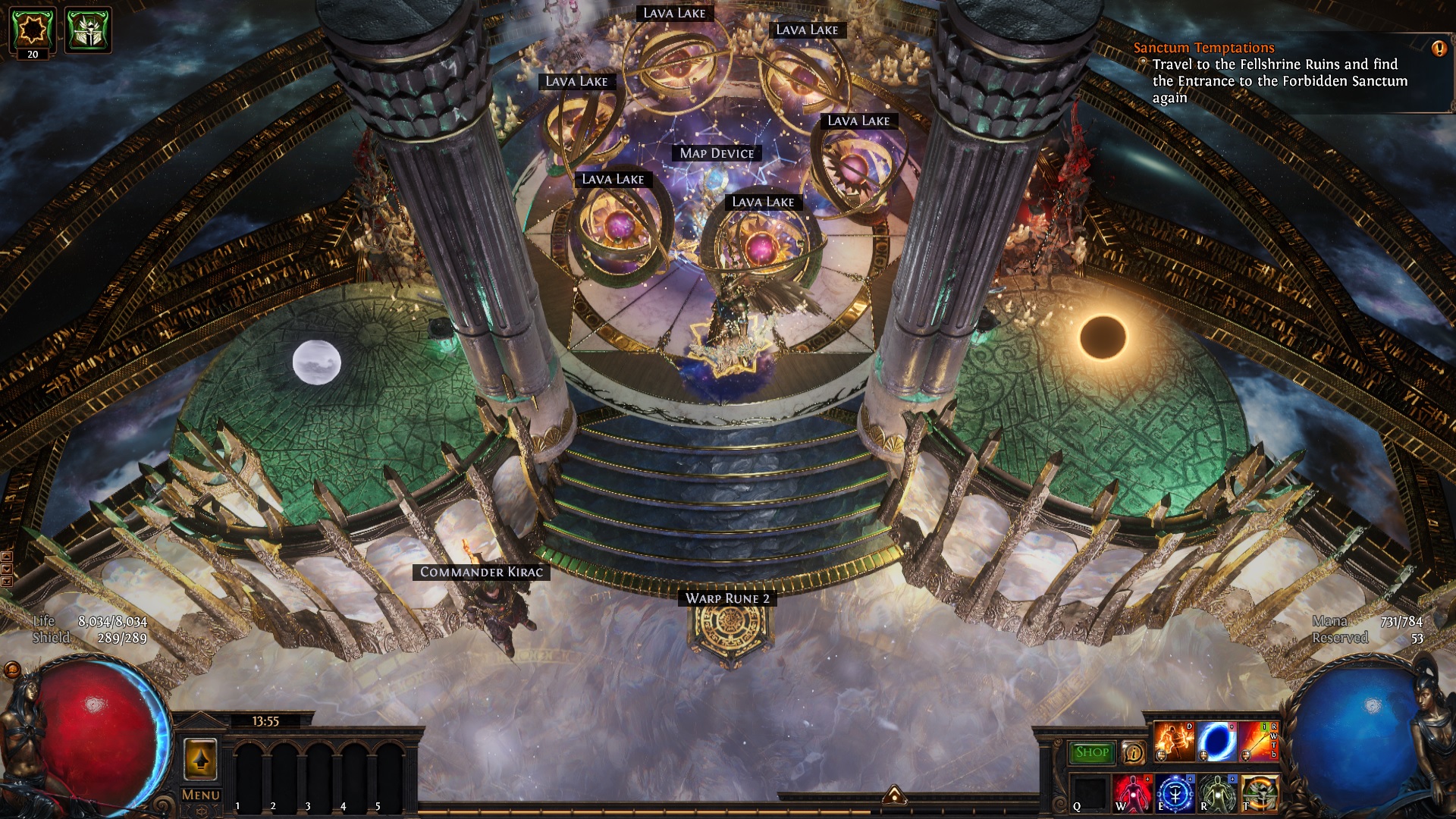Screen dimensions: 1456x819
Task: Open the green Shop button
Action: point(1091,752)
